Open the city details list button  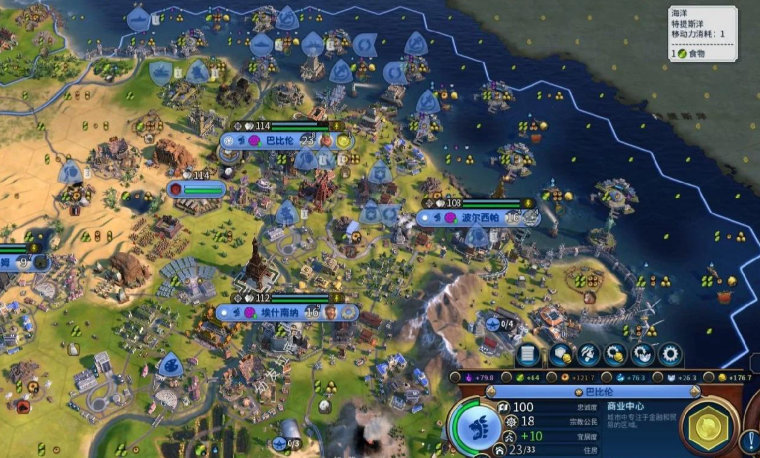528,354
